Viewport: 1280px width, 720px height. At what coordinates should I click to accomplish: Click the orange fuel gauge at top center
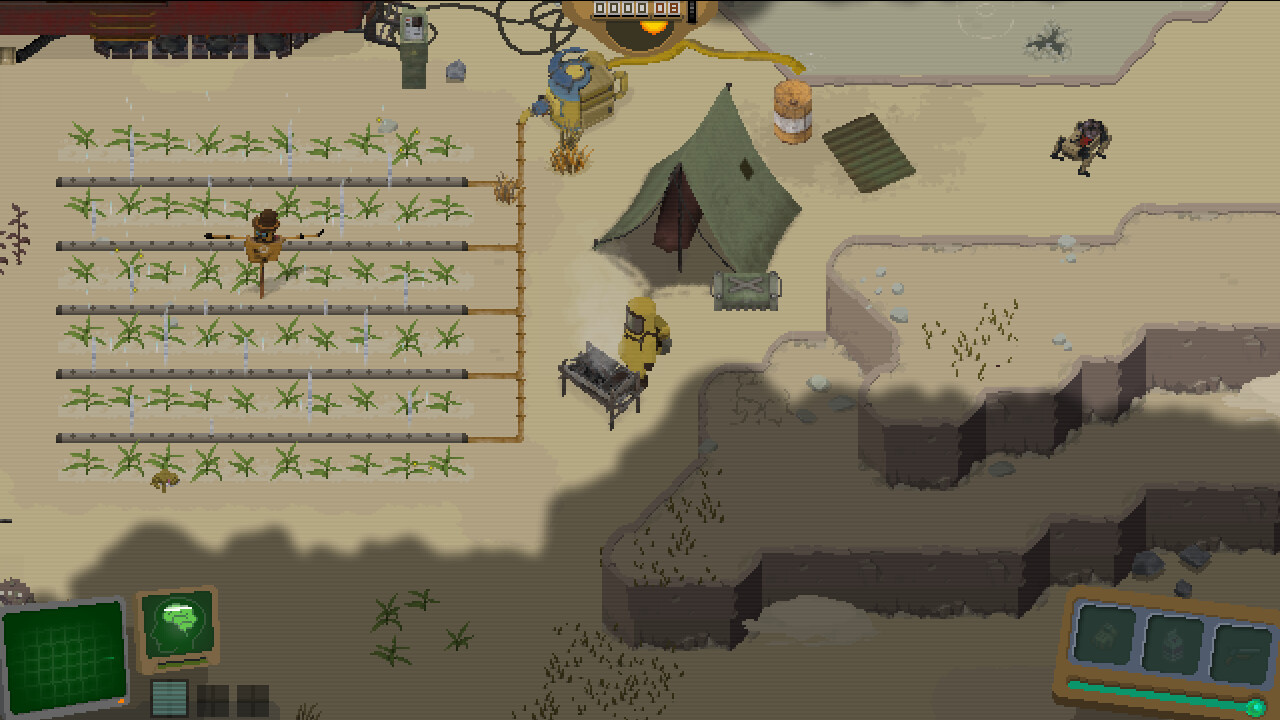click(653, 27)
